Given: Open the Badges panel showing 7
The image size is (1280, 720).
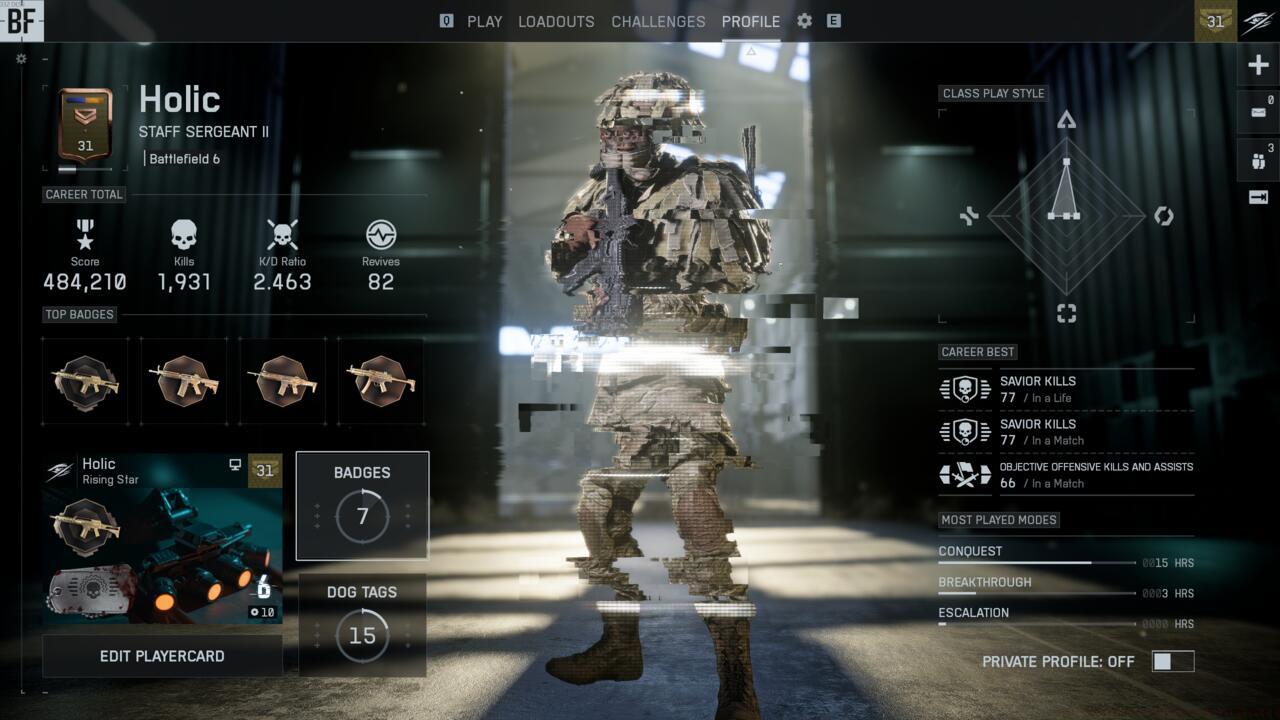Looking at the screenshot, I should pyautogui.click(x=362, y=504).
